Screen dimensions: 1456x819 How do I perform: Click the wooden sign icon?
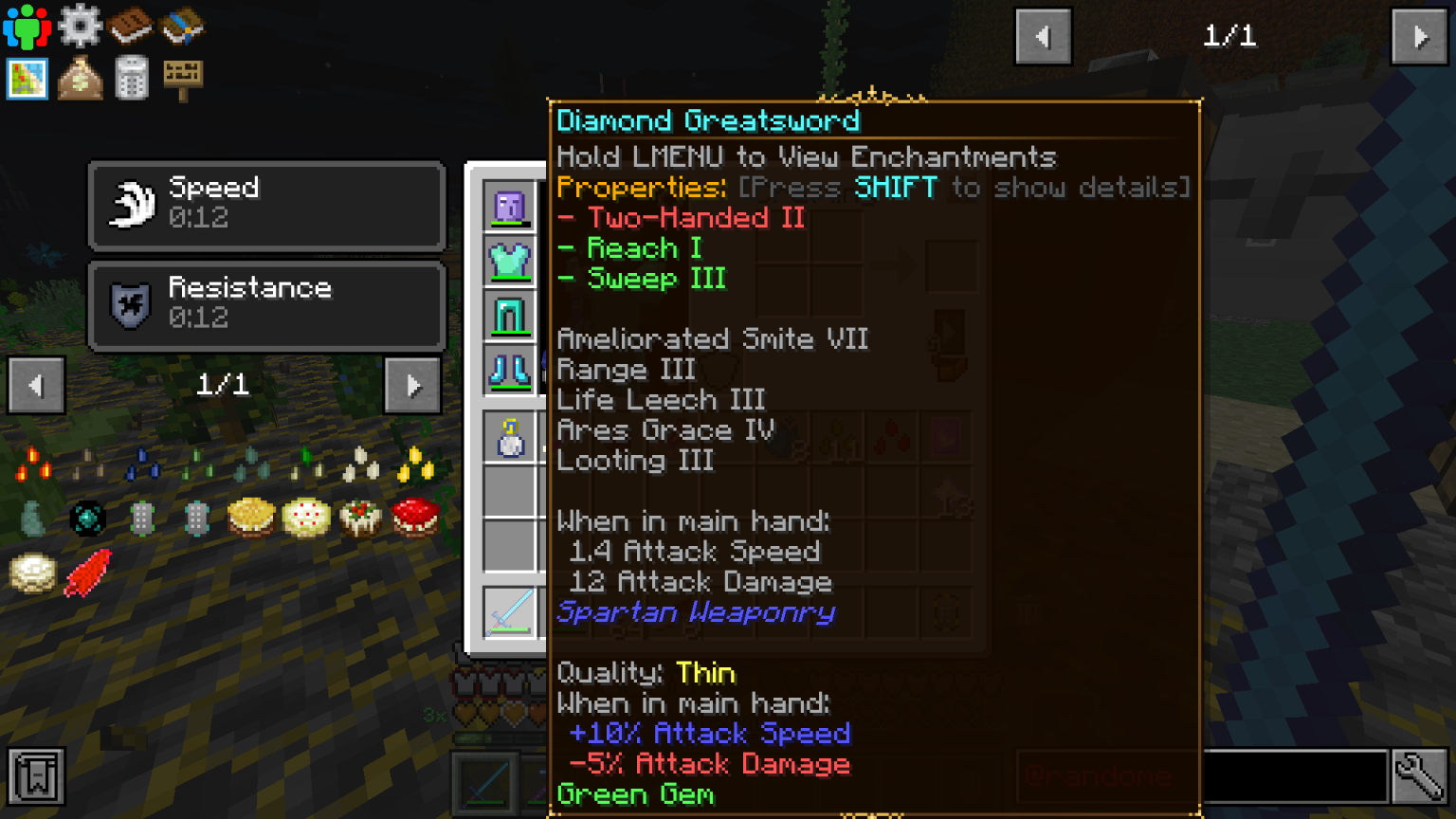point(183,79)
